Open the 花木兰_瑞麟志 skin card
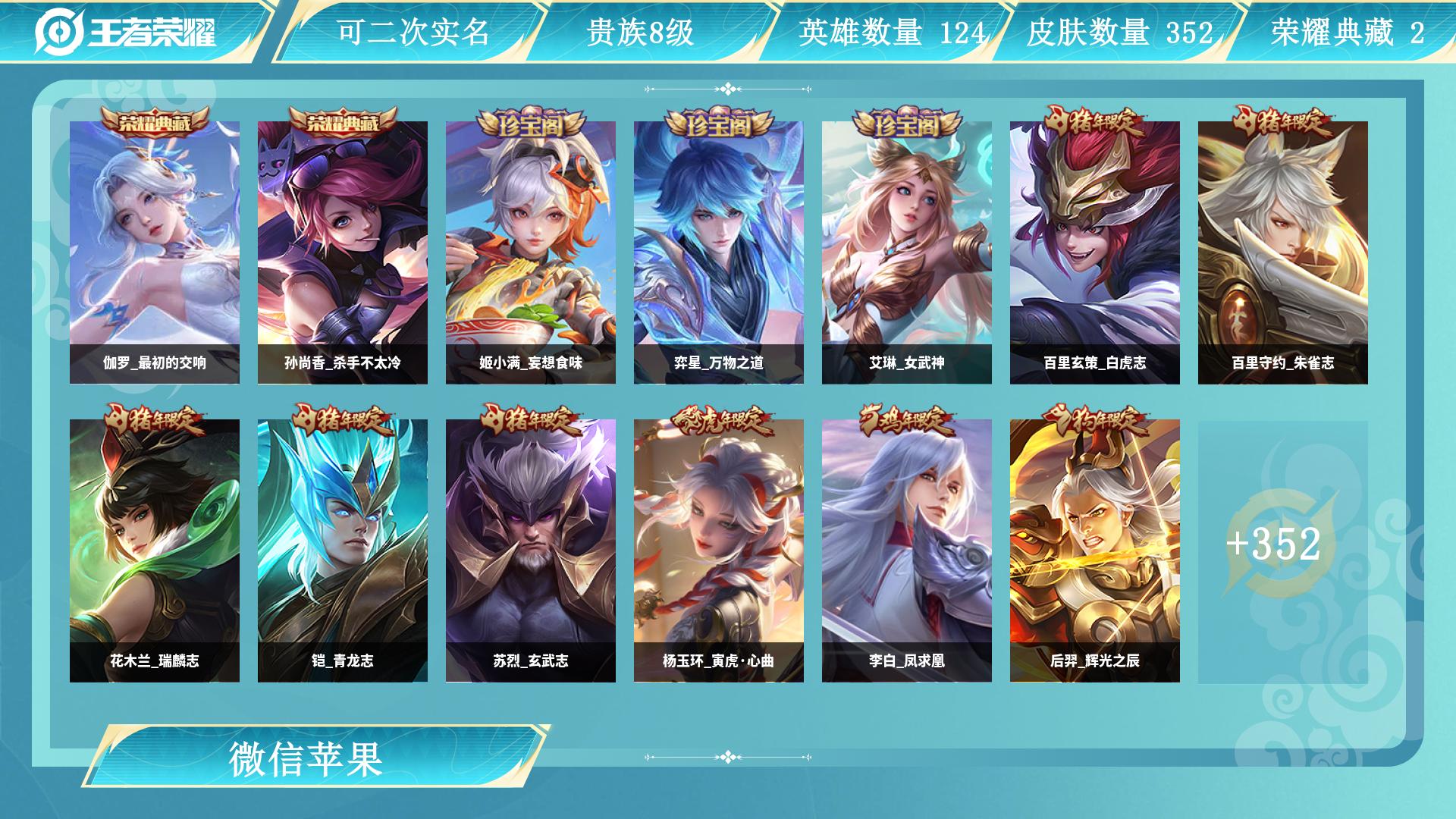 (x=155, y=551)
